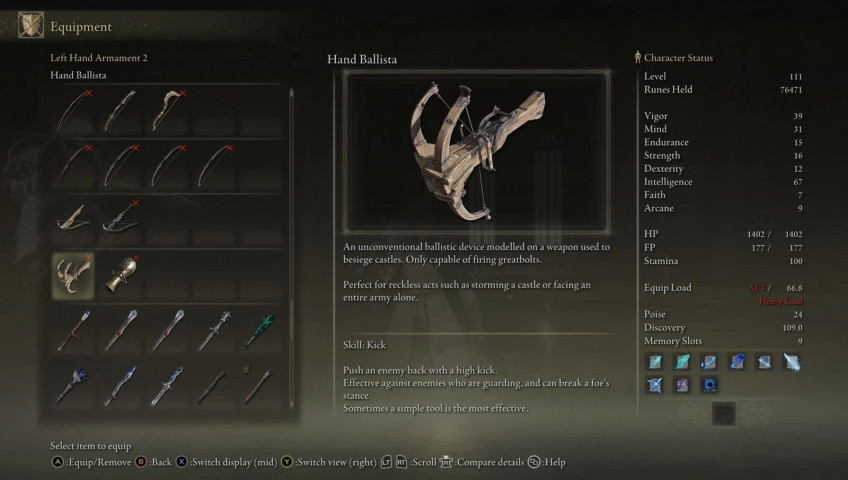The height and width of the screenshot is (480, 848).
Task: Select the highlighted Hand Ballista slot
Action: coord(73,275)
